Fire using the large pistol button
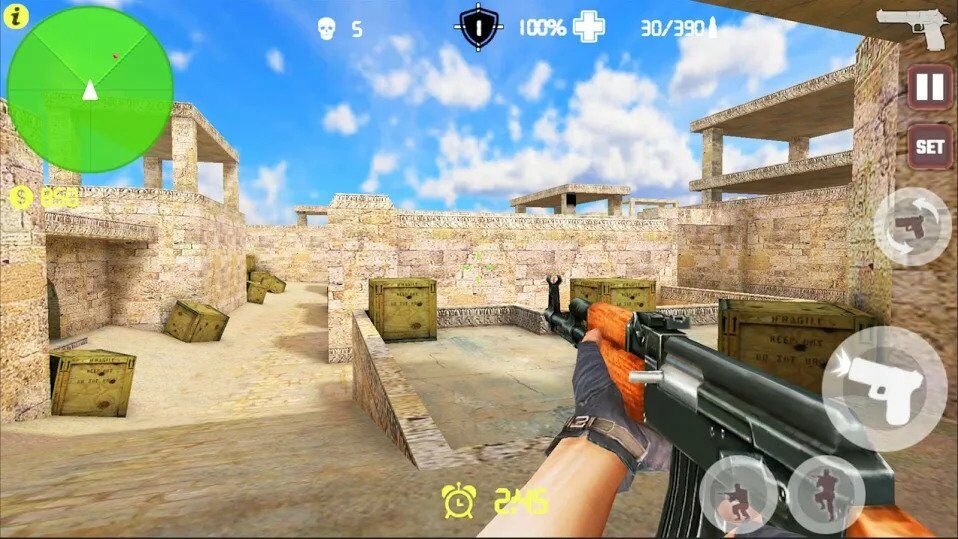The image size is (958, 539). [884, 388]
